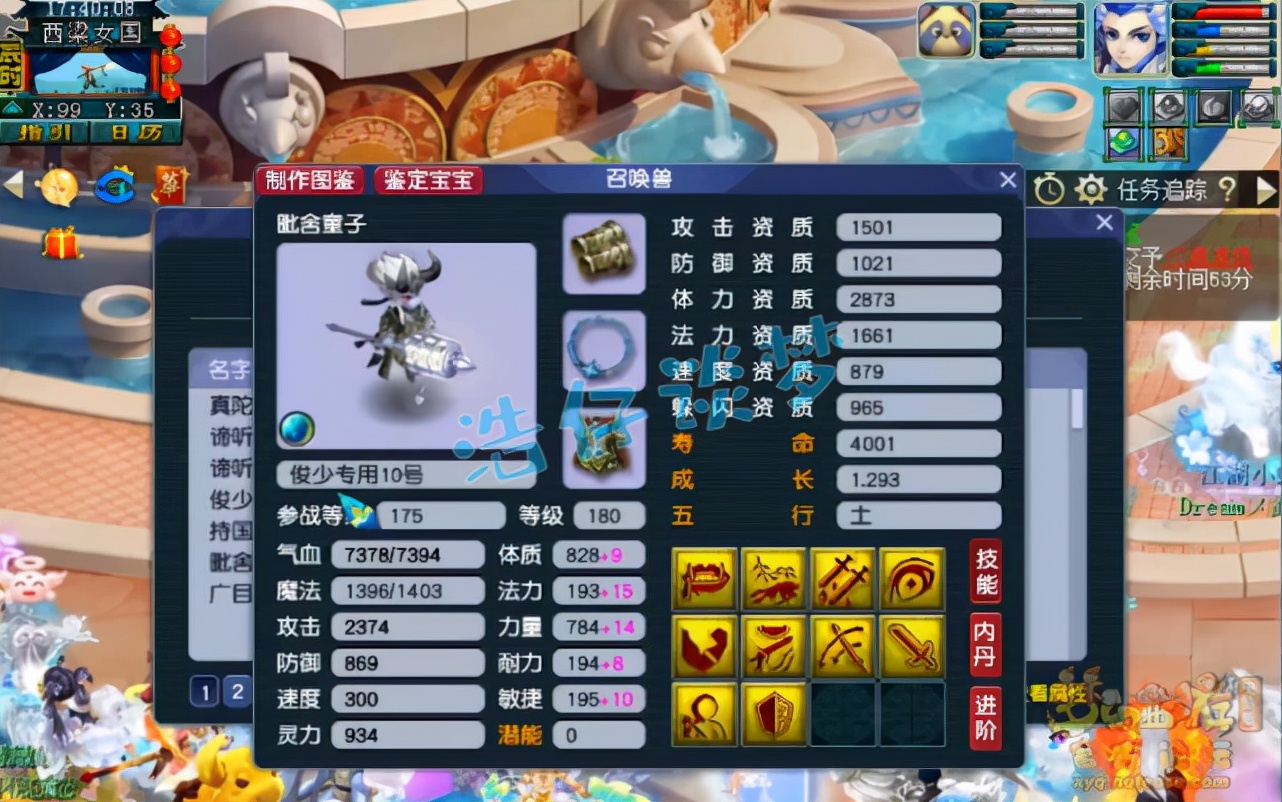Select the eye-symbol skill icon

point(913,578)
